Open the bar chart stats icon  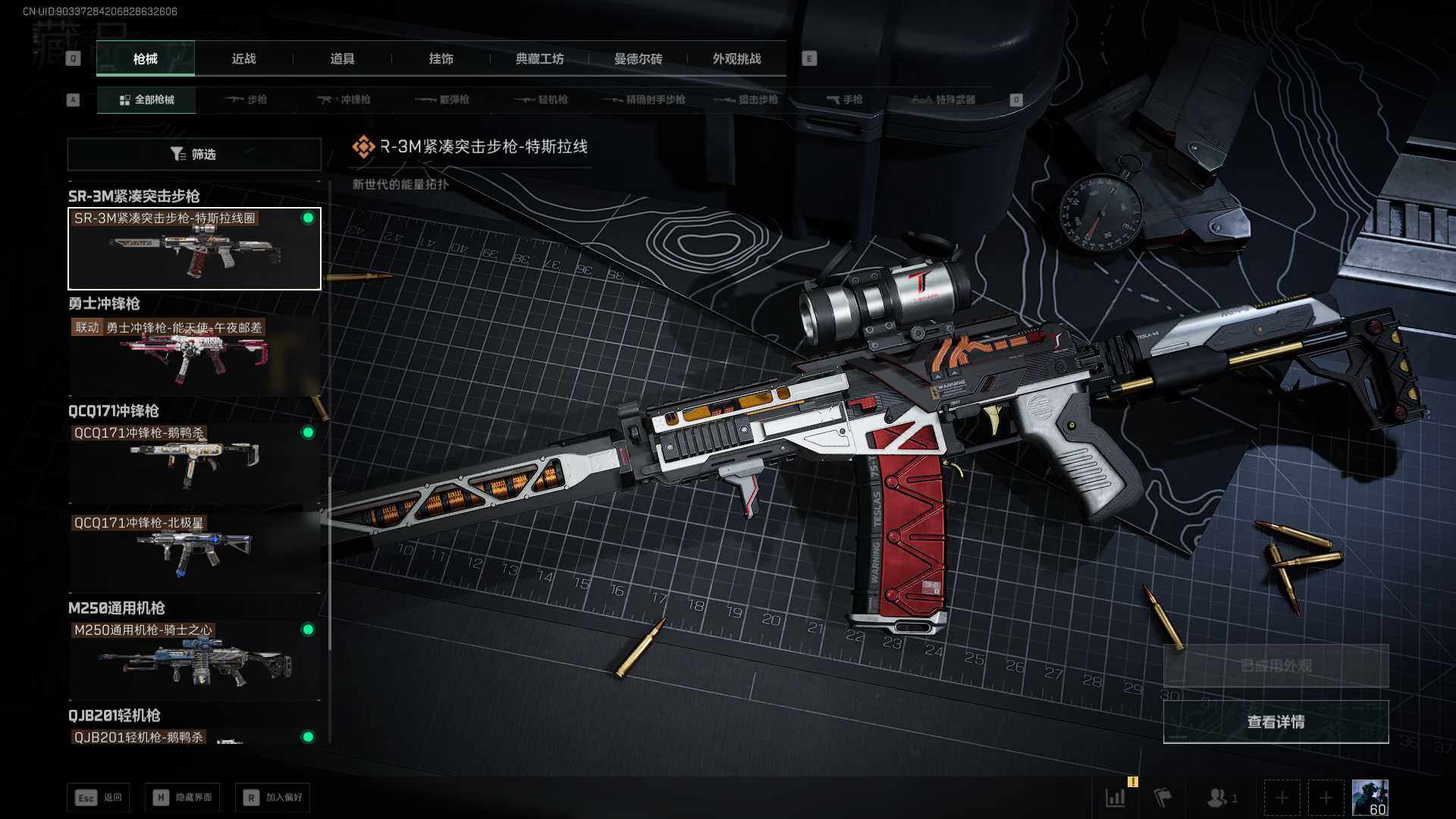1116,797
